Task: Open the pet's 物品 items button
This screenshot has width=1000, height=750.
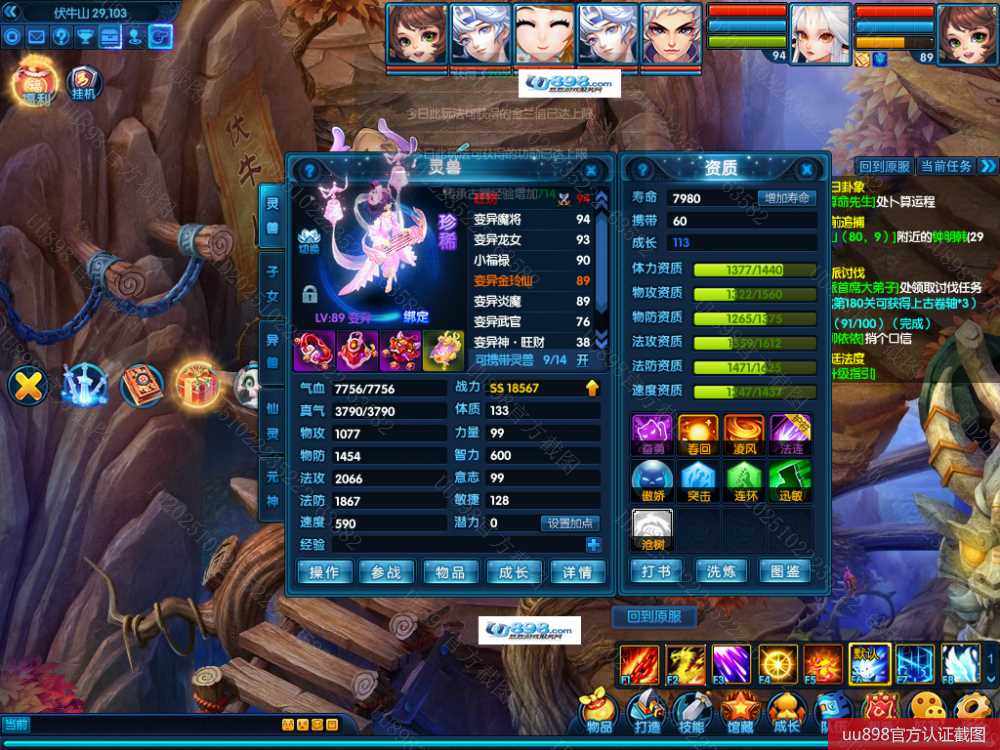Action: 450,572
